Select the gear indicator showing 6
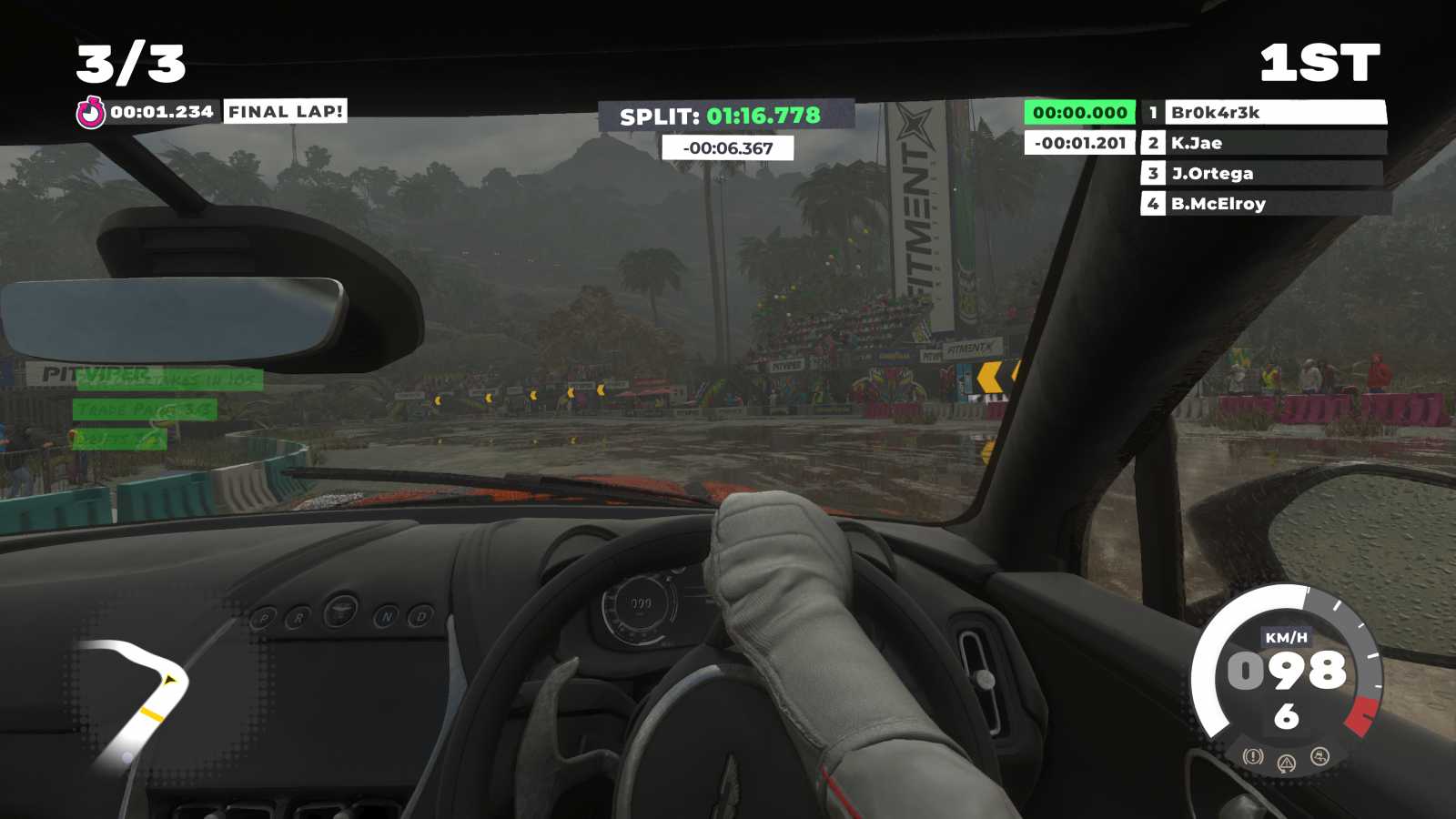The width and height of the screenshot is (1456, 819). click(1287, 714)
